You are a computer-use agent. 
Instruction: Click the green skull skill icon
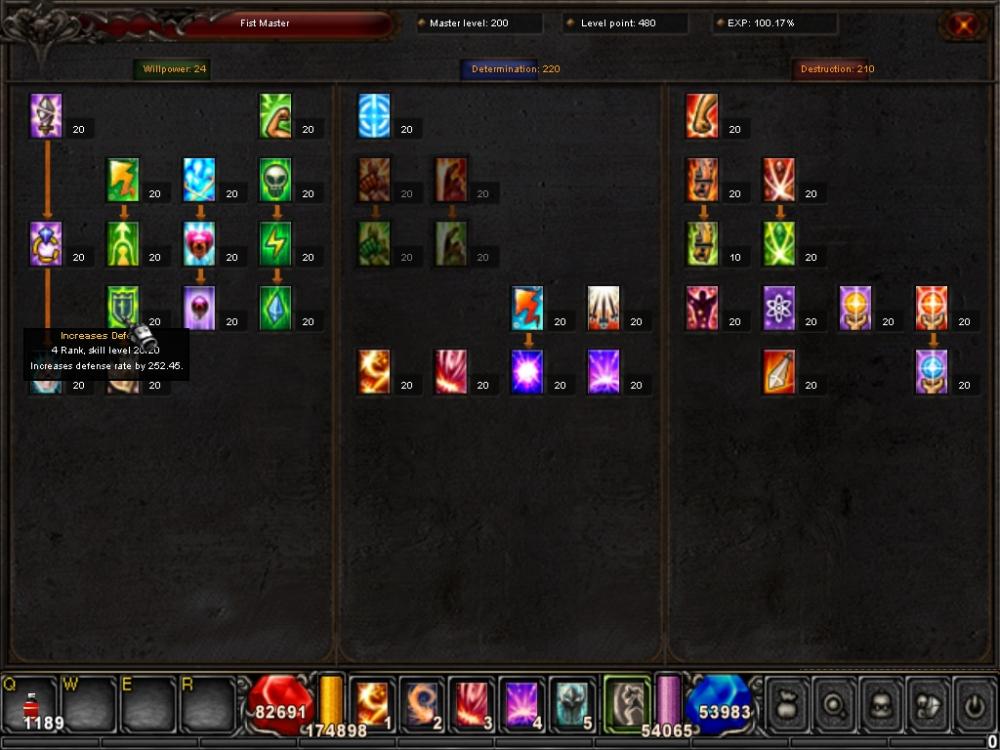click(275, 180)
